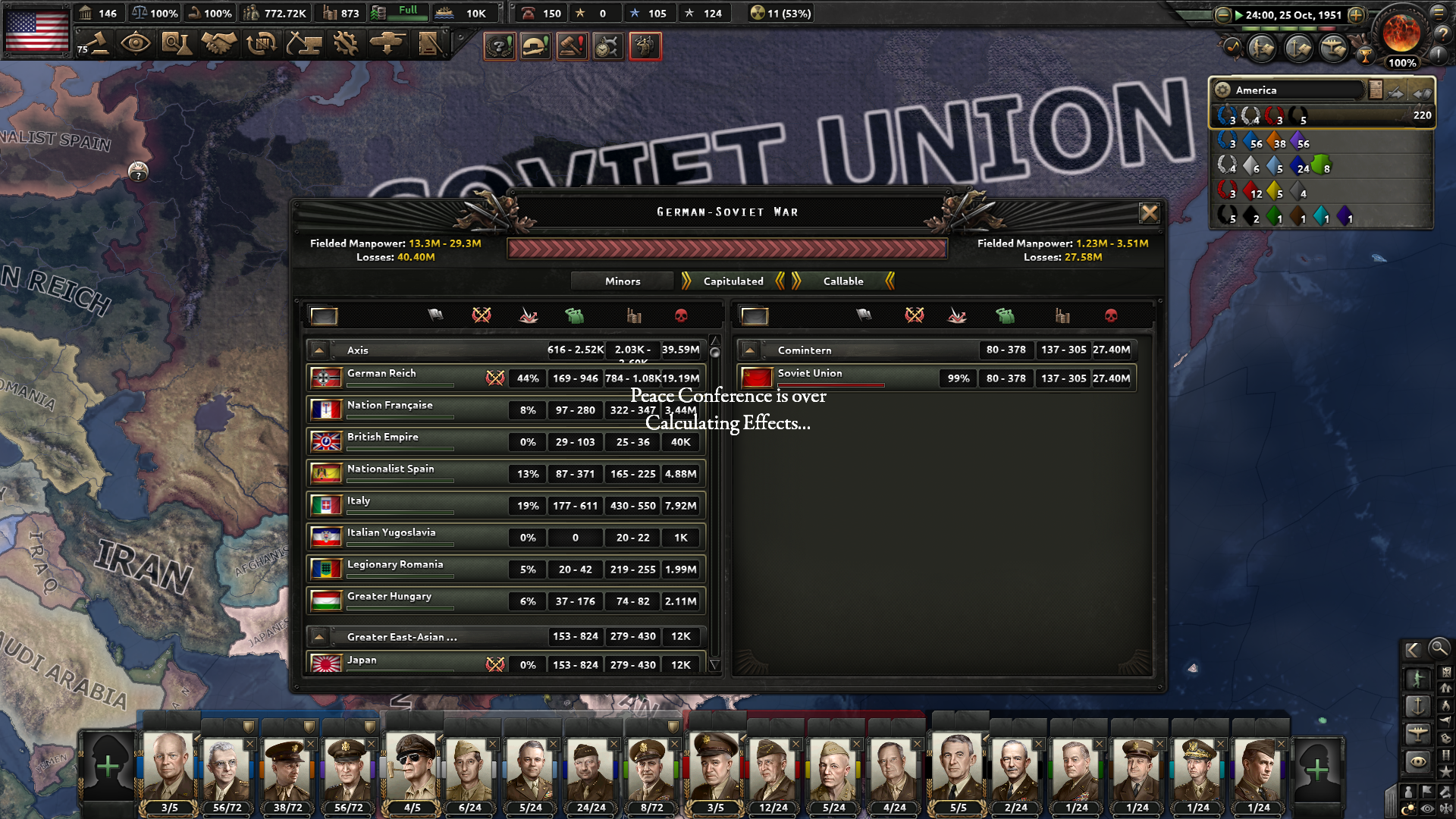Click the peace conference gavel alert
The image size is (1456, 819).
click(571, 45)
